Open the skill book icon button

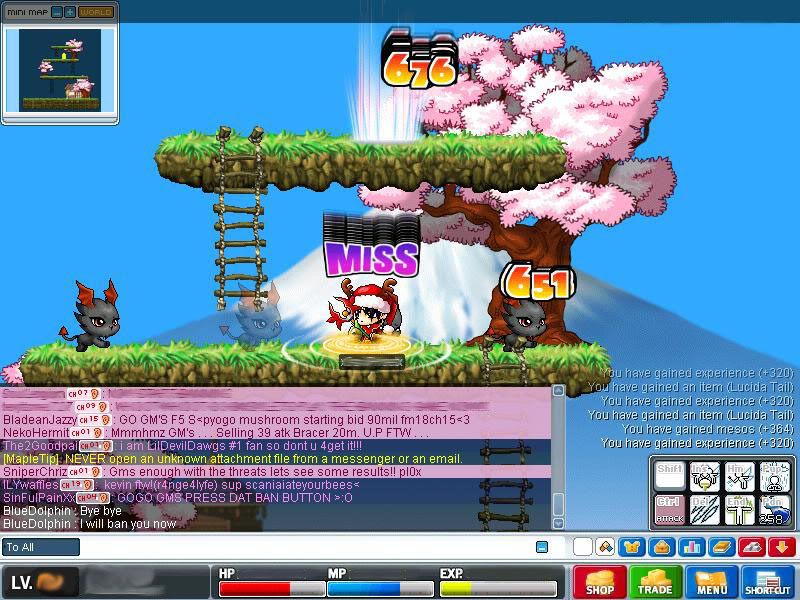point(720,547)
